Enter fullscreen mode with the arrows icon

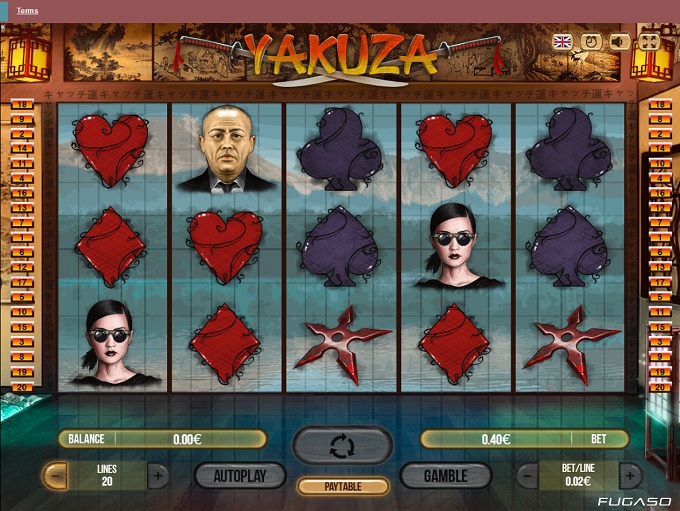[648, 41]
